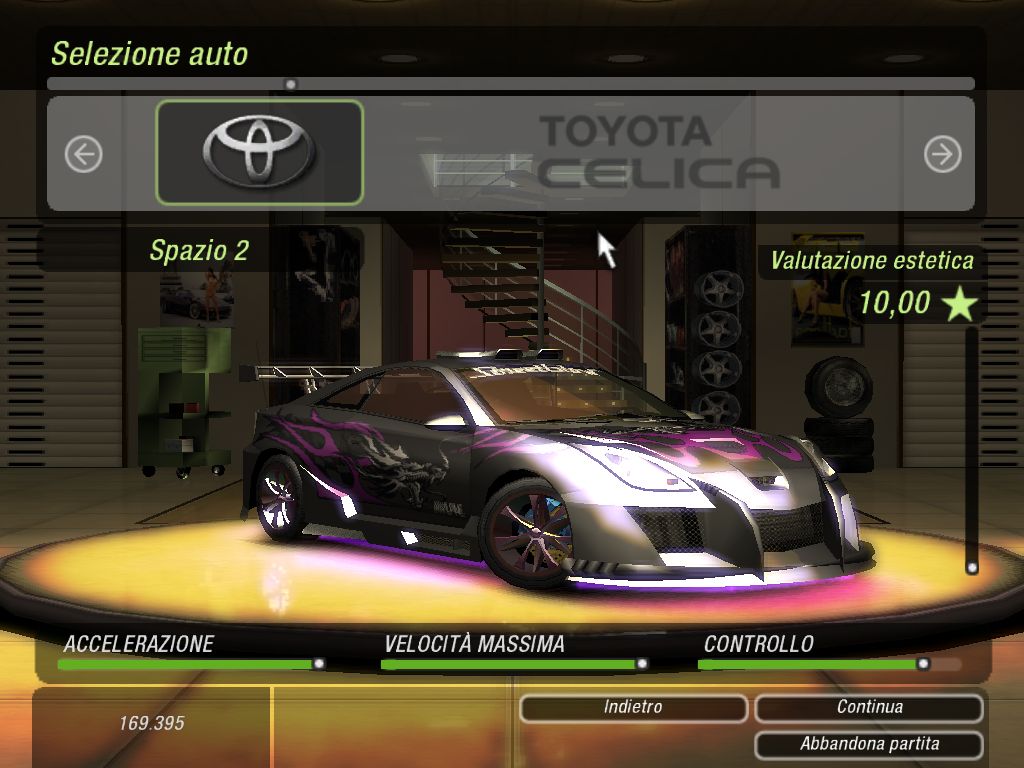
Task: Select the Toyota logo car tile
Action: [260, 152]
